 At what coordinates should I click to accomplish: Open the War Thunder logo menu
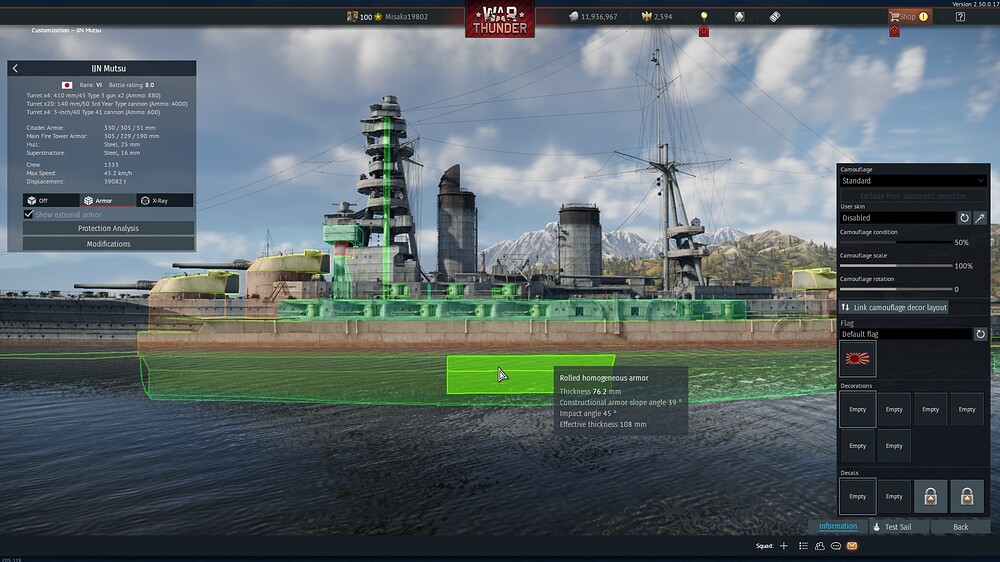[499, 20]
